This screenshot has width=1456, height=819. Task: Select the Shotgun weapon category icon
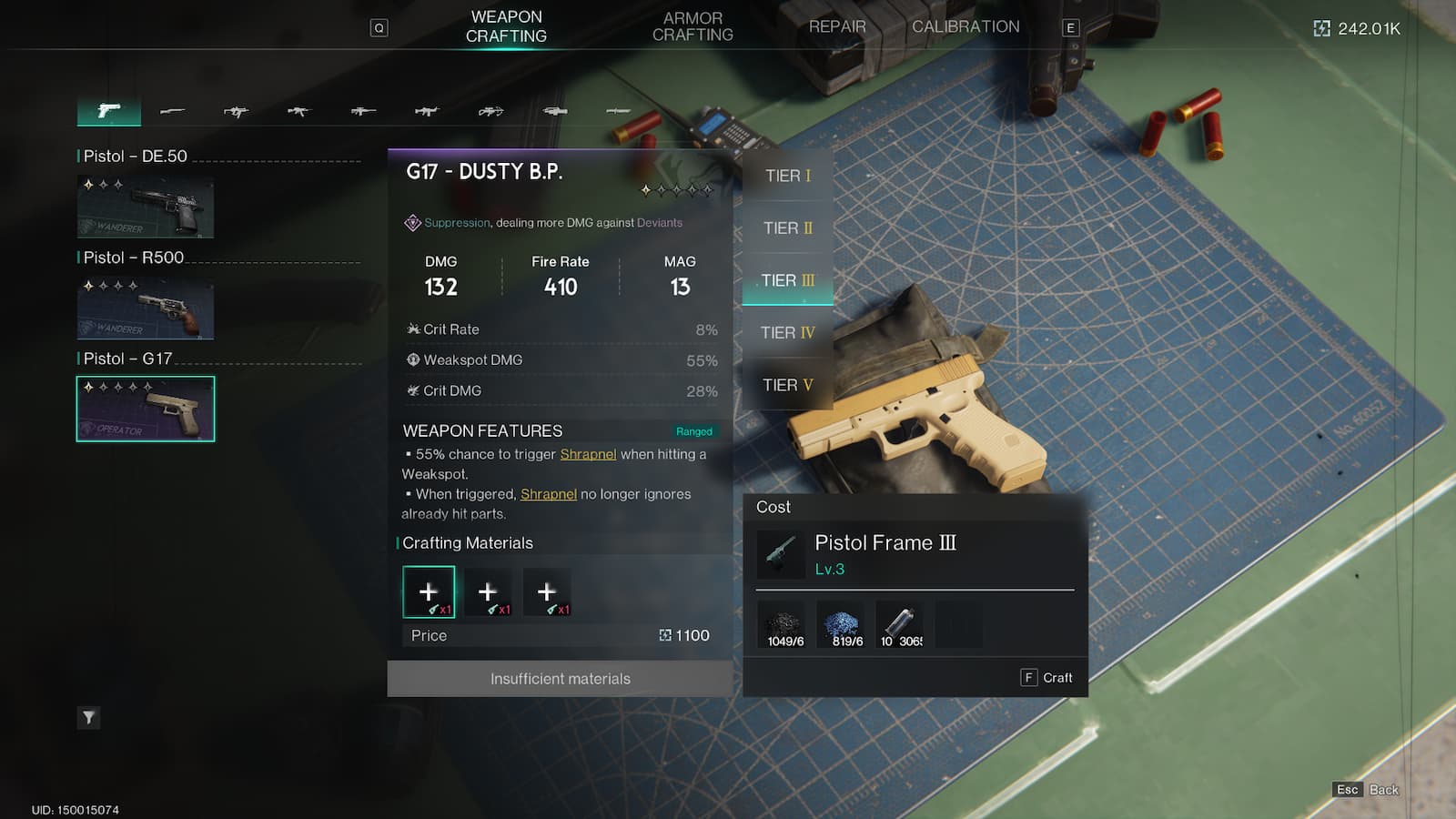(173, 111)
